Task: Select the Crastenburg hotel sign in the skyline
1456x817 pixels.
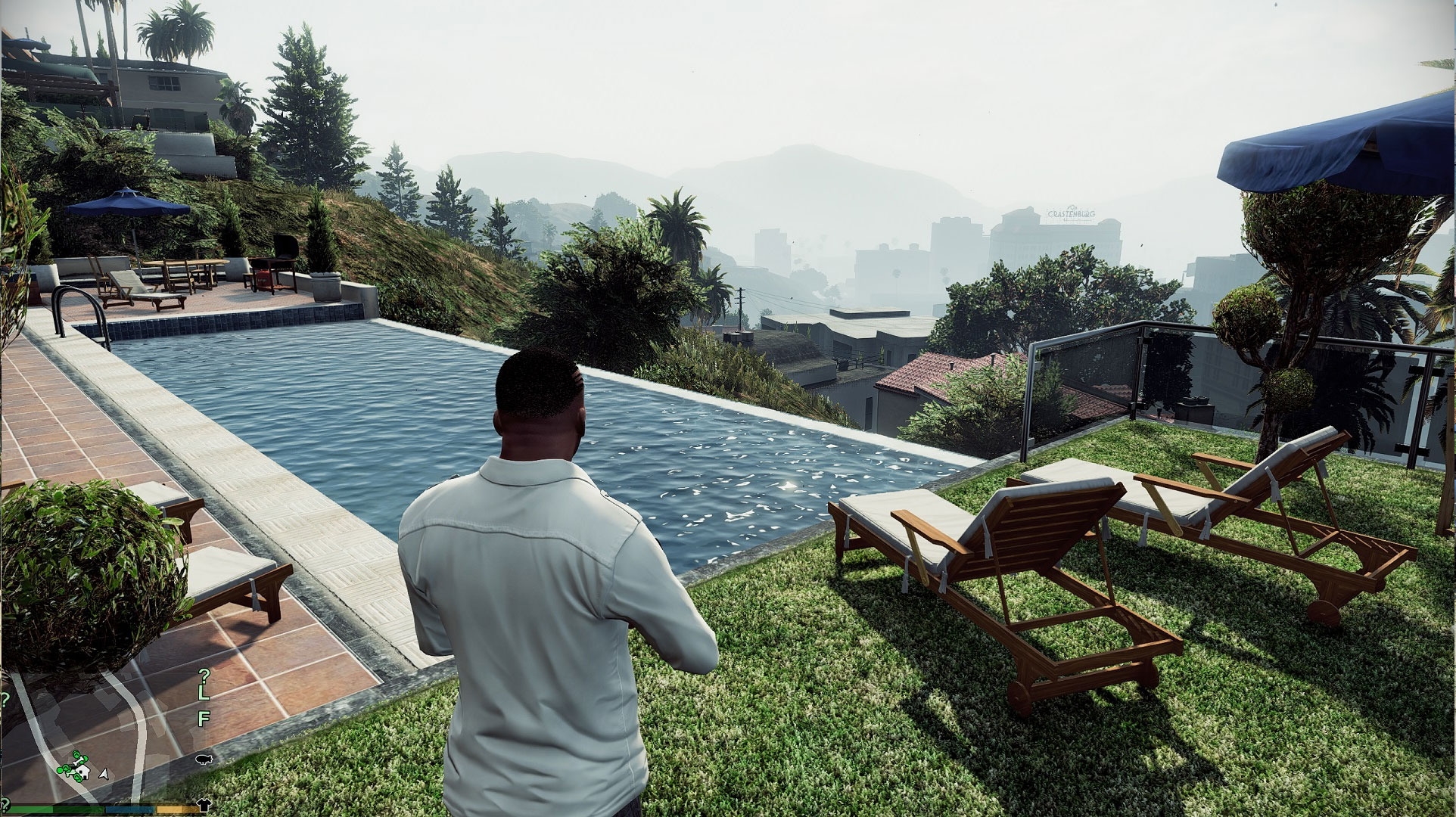Action: tap(1071, 212)
